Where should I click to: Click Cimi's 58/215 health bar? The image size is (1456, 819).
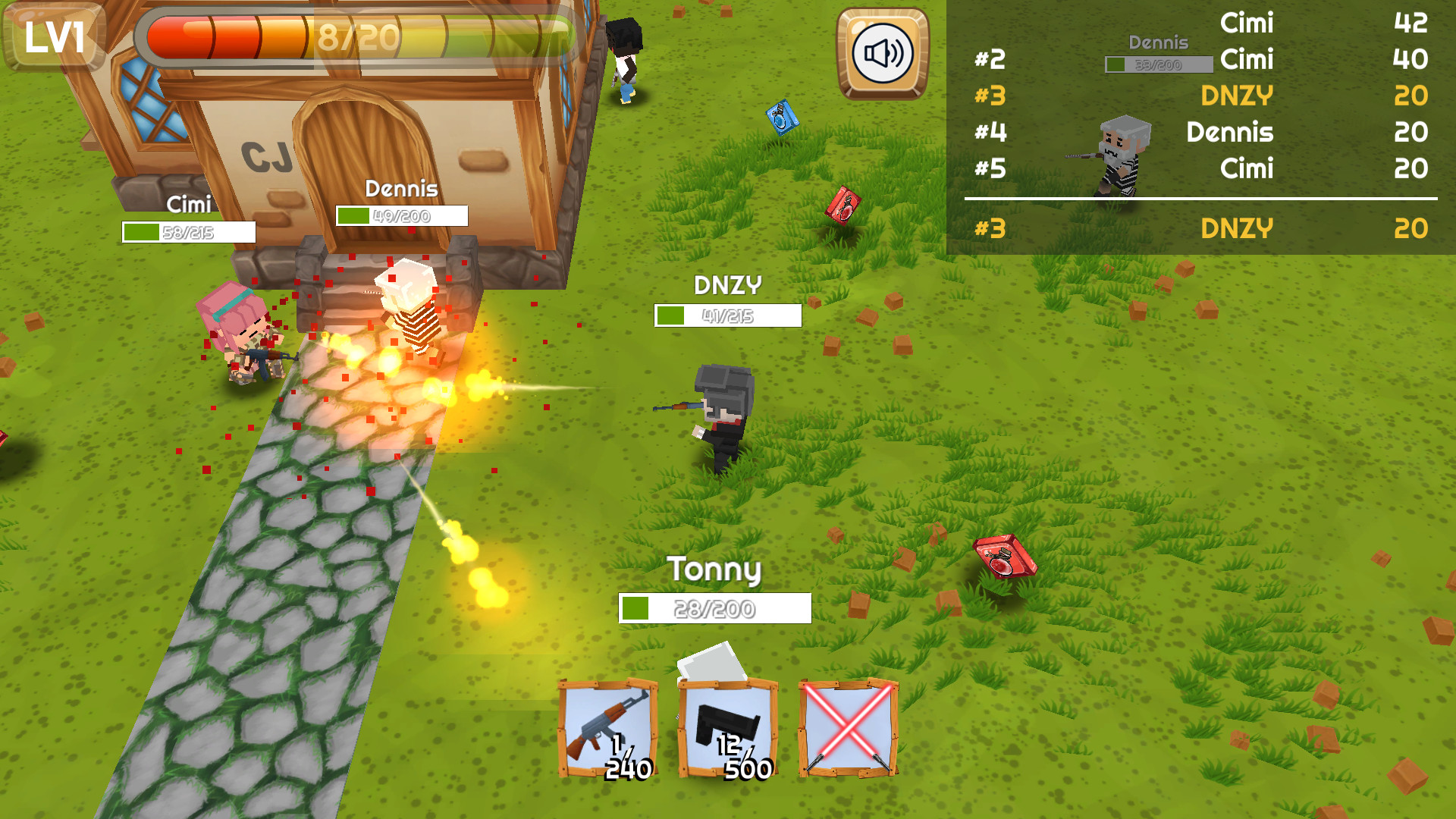(190, 232)
